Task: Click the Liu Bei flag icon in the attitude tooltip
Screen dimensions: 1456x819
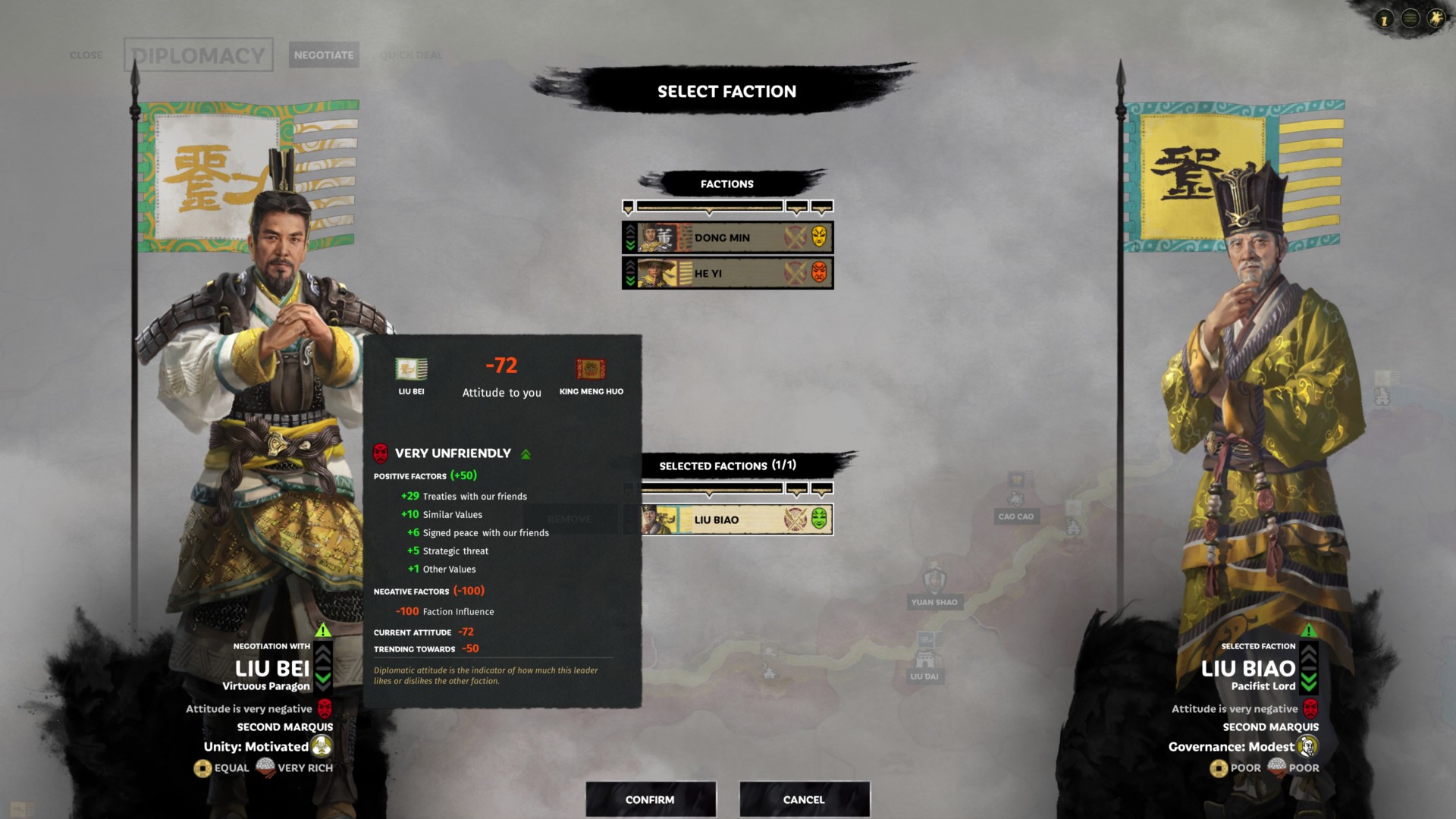Action: pos(412,369)
